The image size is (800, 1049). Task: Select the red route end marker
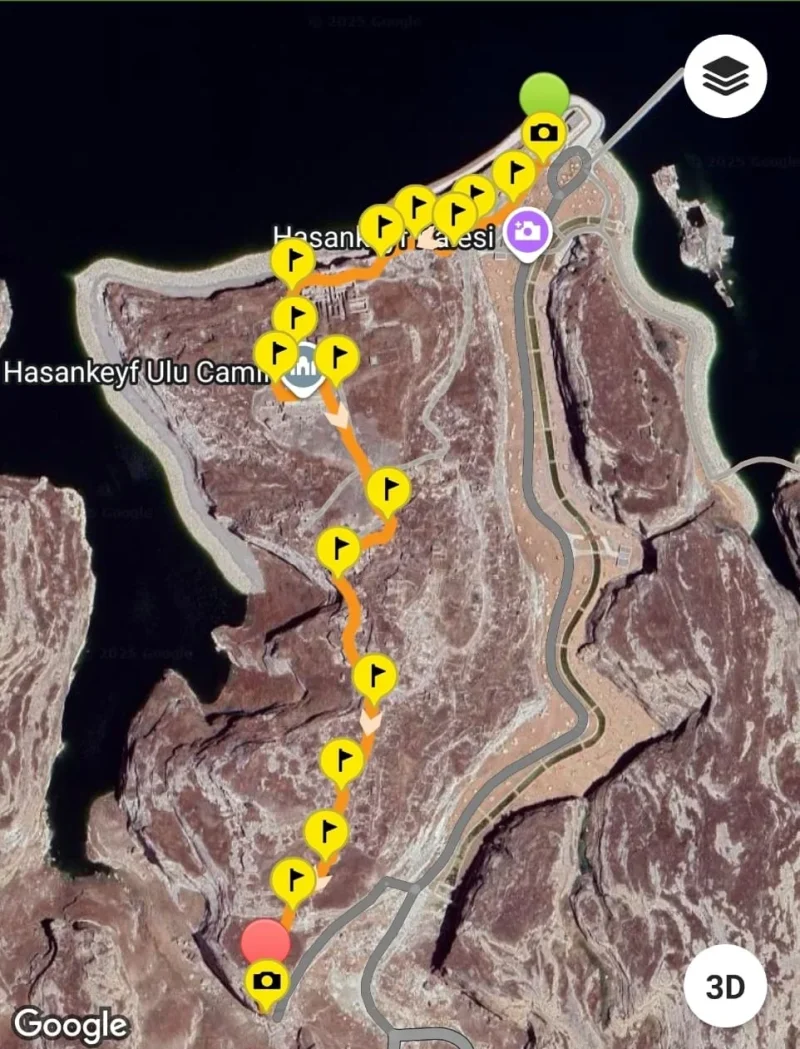pos(265,942)
